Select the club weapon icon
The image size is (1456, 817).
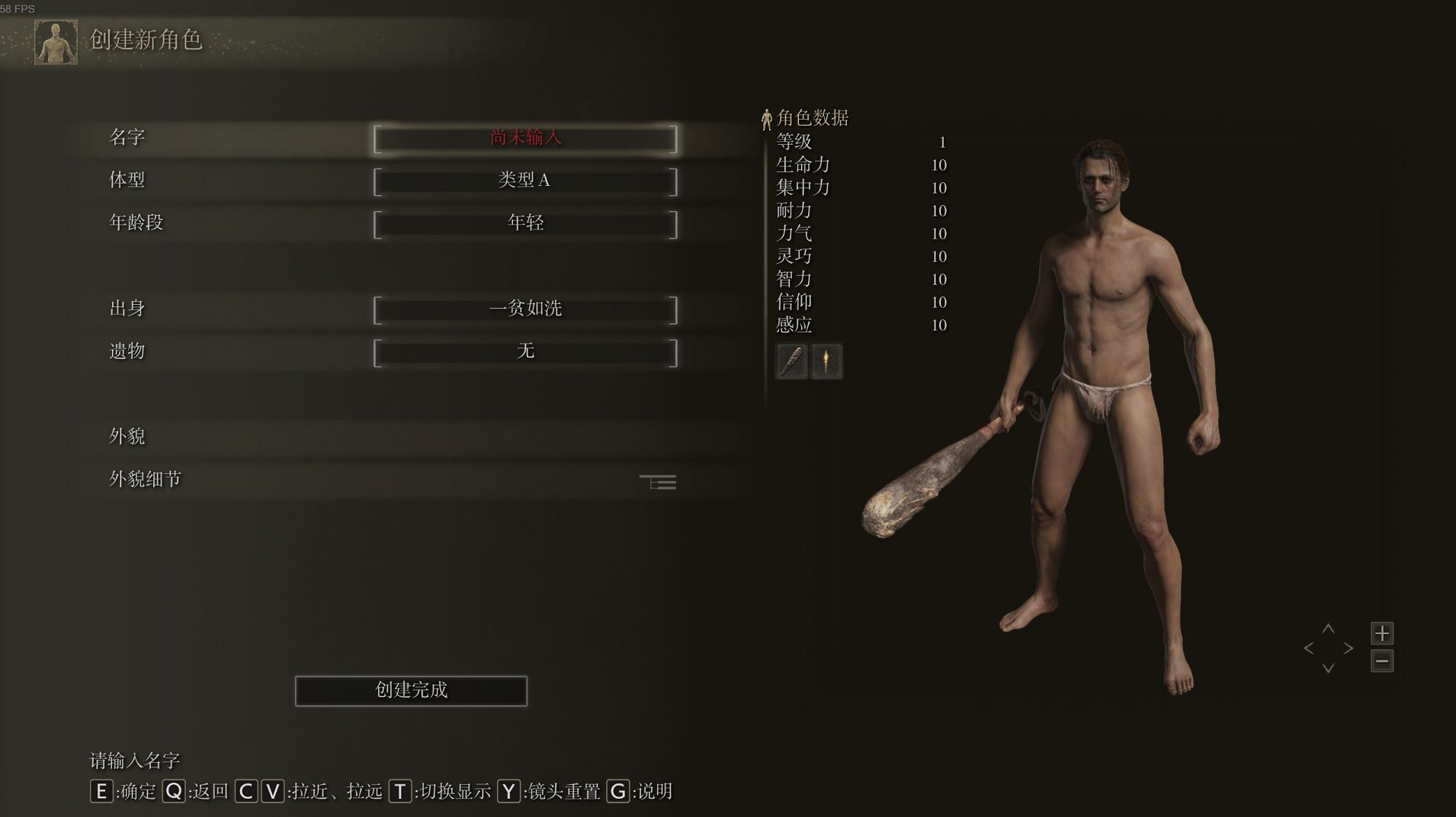791,361
